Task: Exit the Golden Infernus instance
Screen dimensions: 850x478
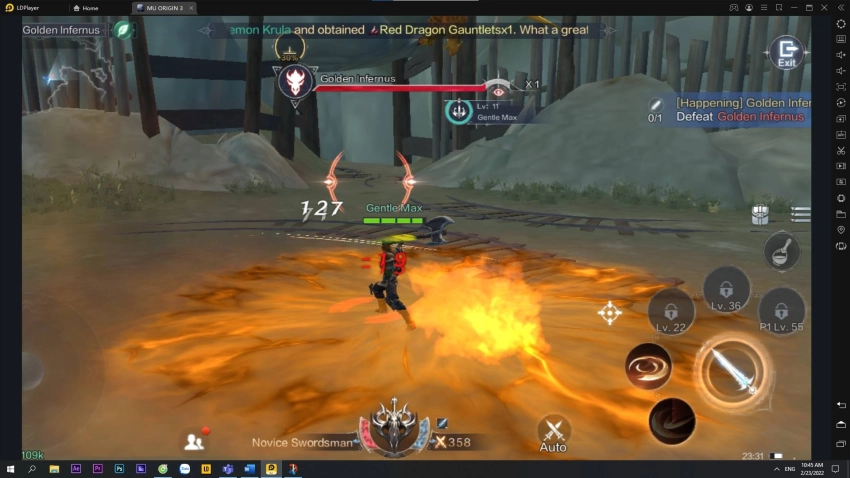Action: 787,51
